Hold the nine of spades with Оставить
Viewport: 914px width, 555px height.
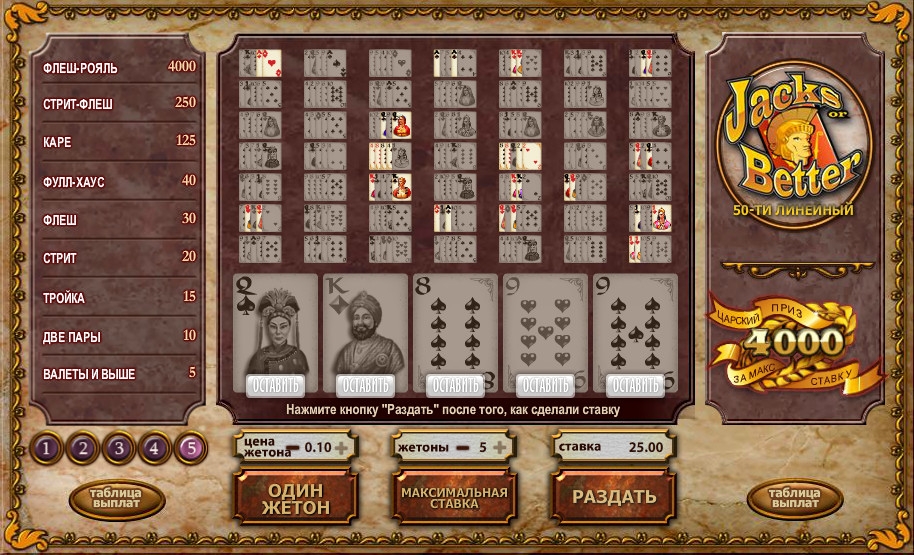click(635, 385)
